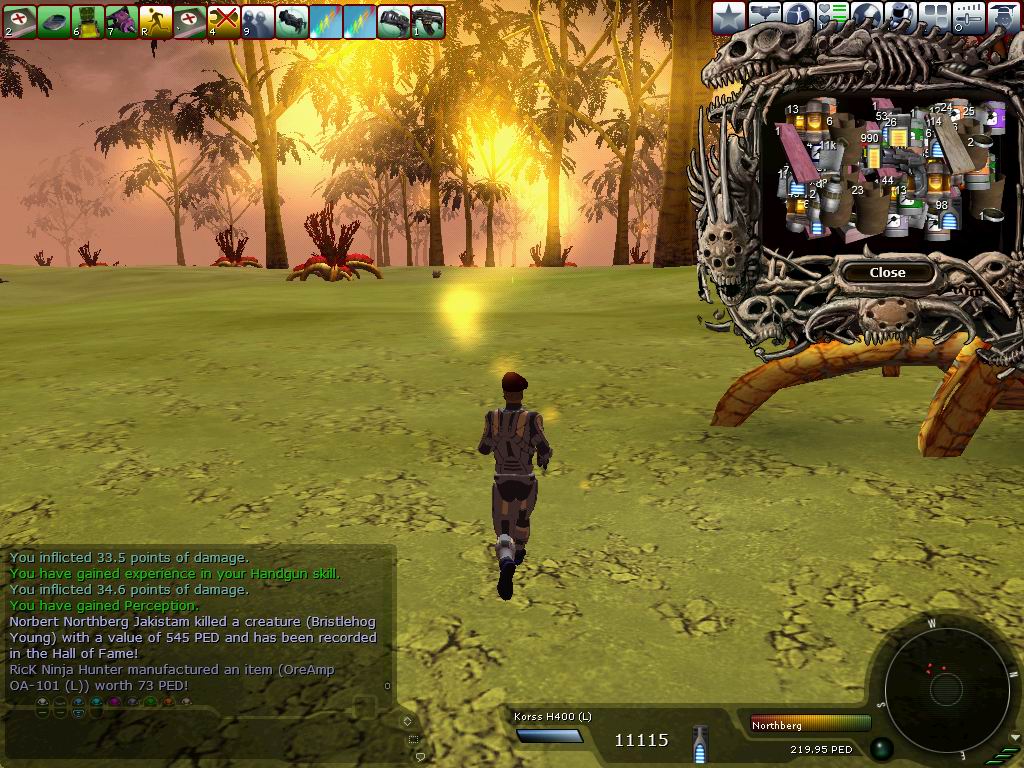The width and height of the screenshot is (1024, 768).
Task: Choose the two grey heads hotbar icon
Action: (x=257, y=21)
